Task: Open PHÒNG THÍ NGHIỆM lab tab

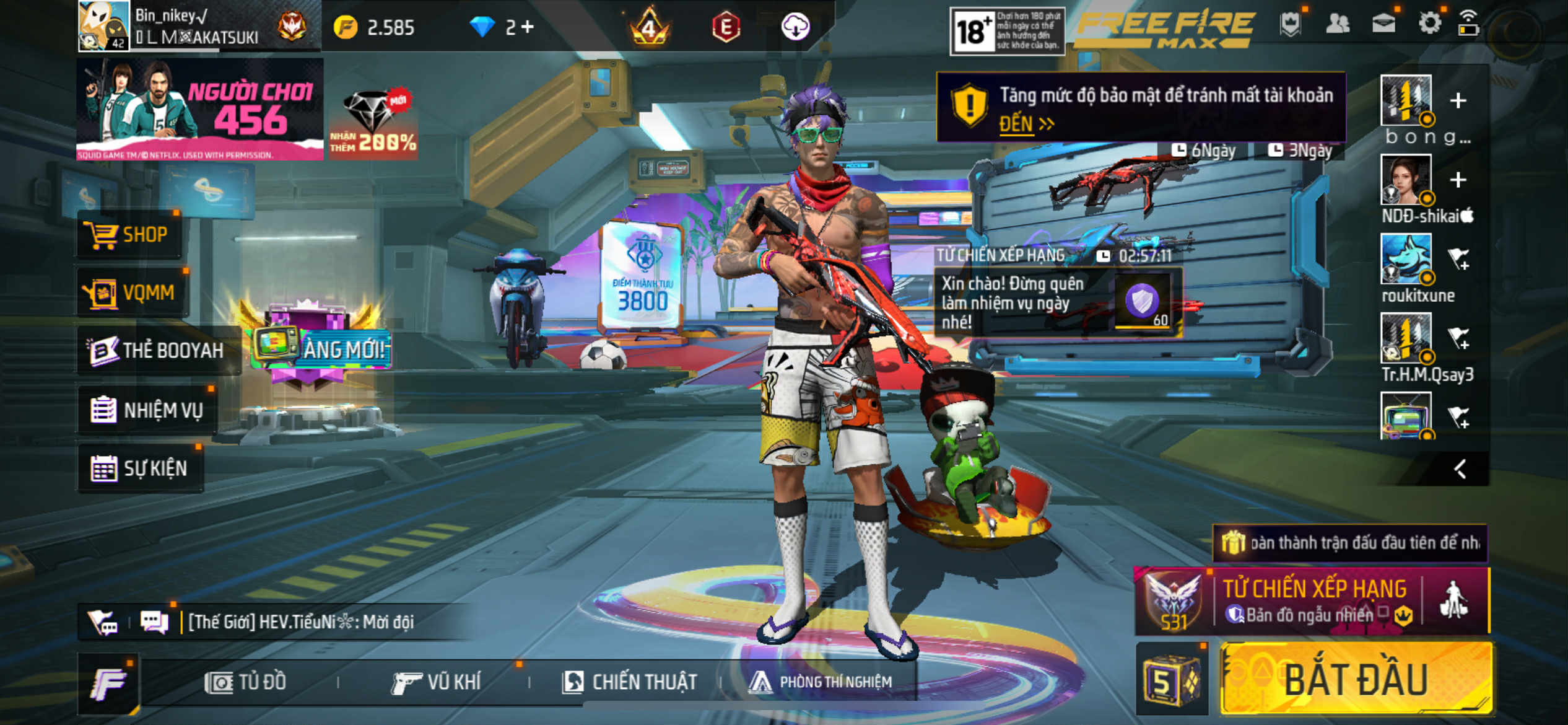Action: pos(821,682)
